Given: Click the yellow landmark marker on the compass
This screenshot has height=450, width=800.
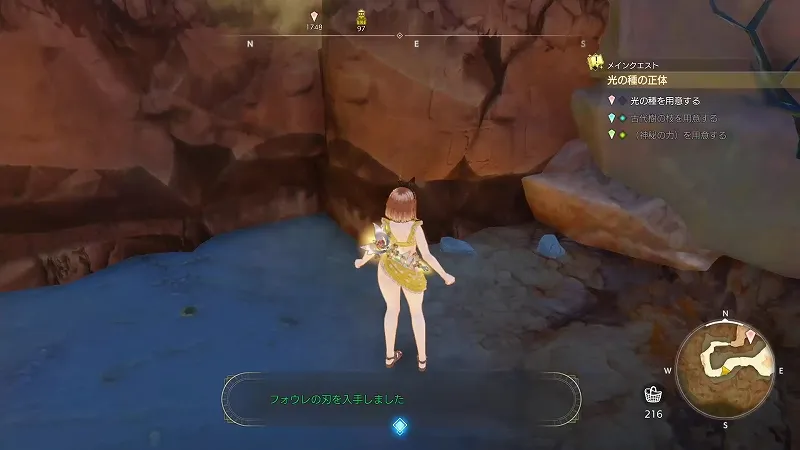Looking at the screenshot, I should (361, 16).
